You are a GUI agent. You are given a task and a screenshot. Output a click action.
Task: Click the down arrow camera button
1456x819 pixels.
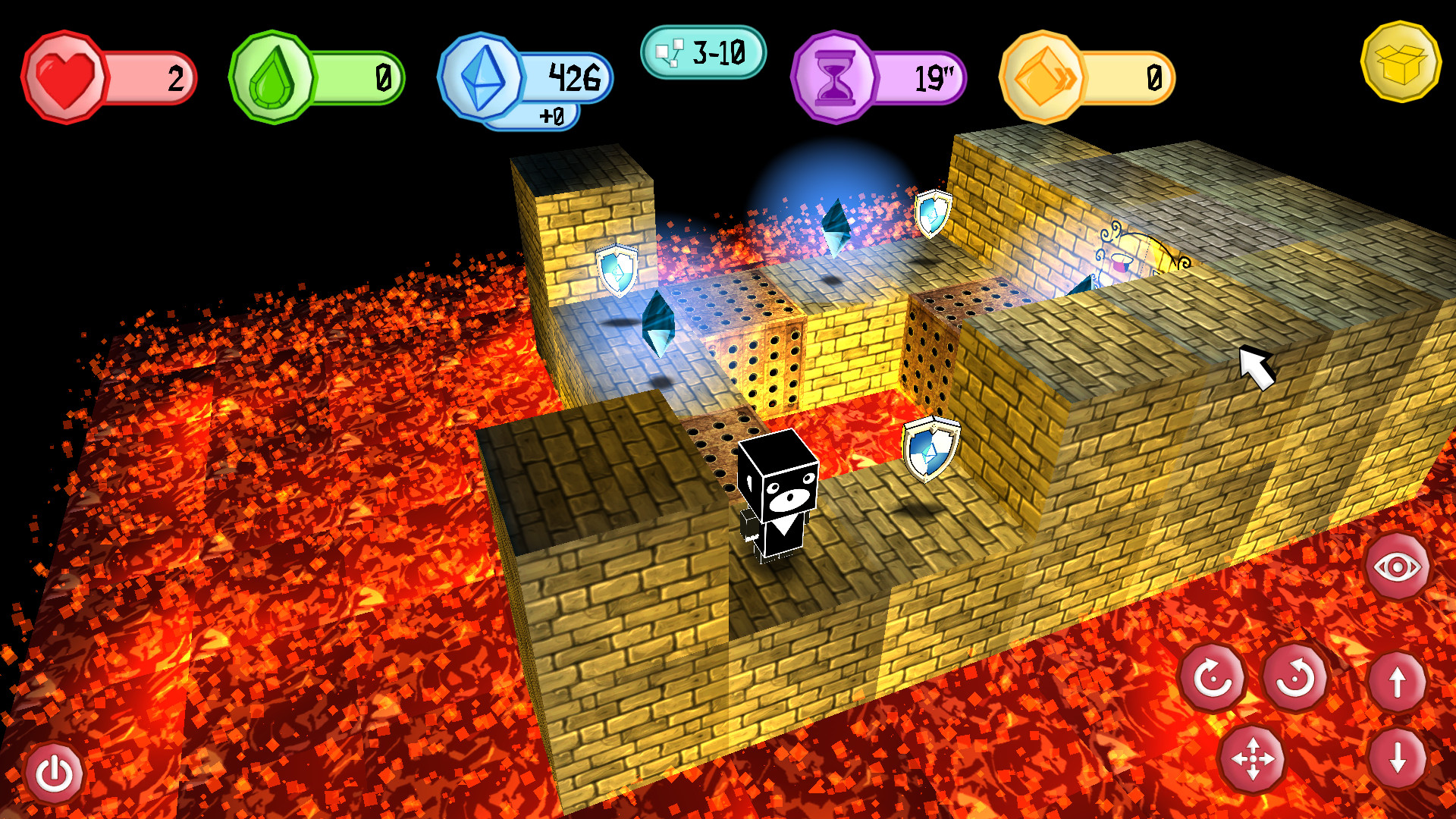click(1398, 758)
